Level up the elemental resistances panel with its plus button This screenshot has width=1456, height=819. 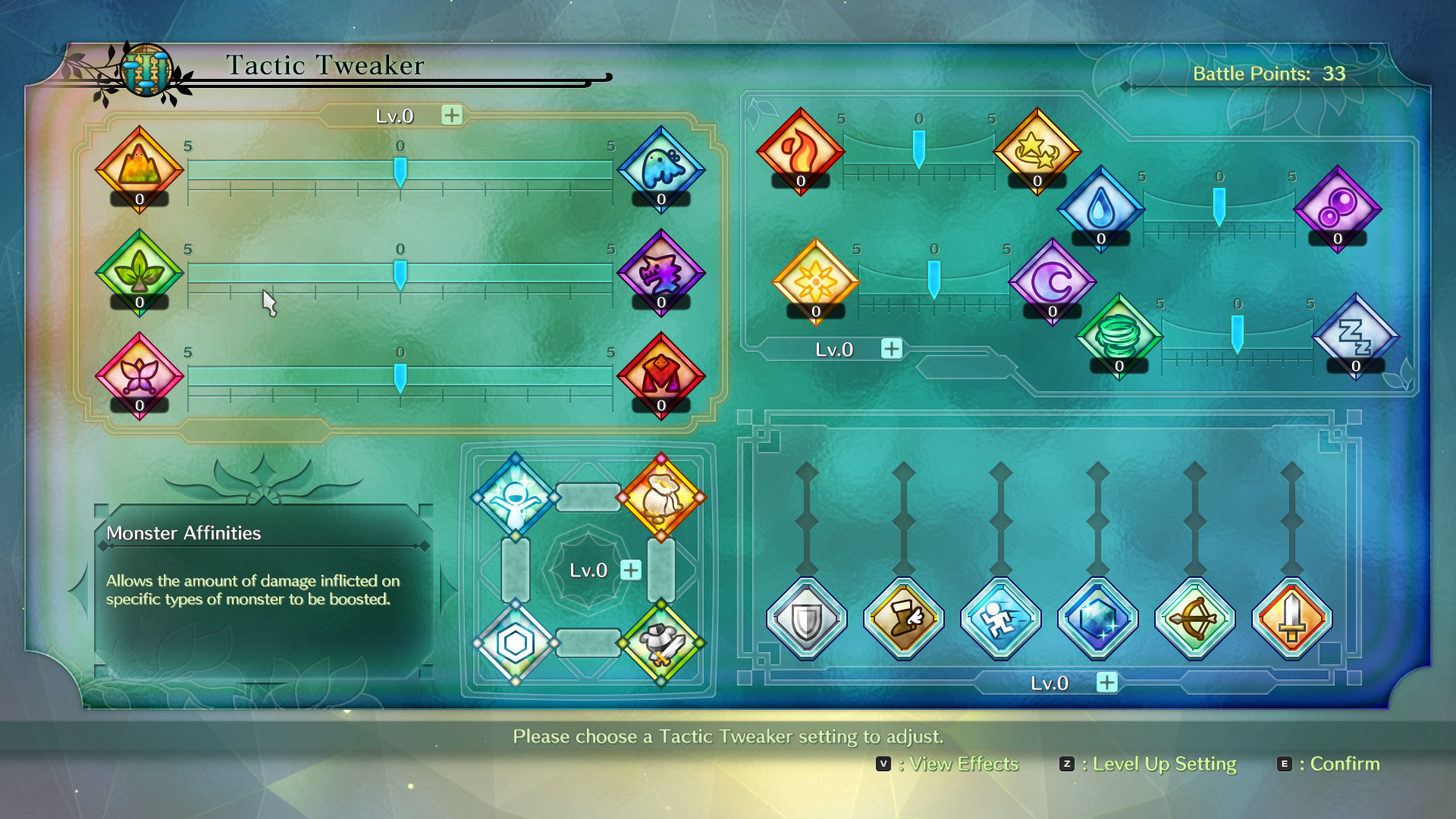892,349
